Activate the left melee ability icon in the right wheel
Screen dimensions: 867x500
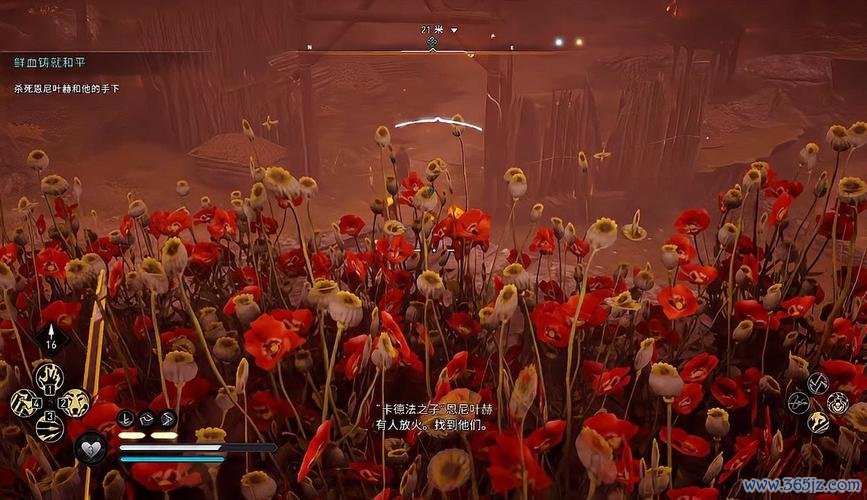[x=798, y=402]
